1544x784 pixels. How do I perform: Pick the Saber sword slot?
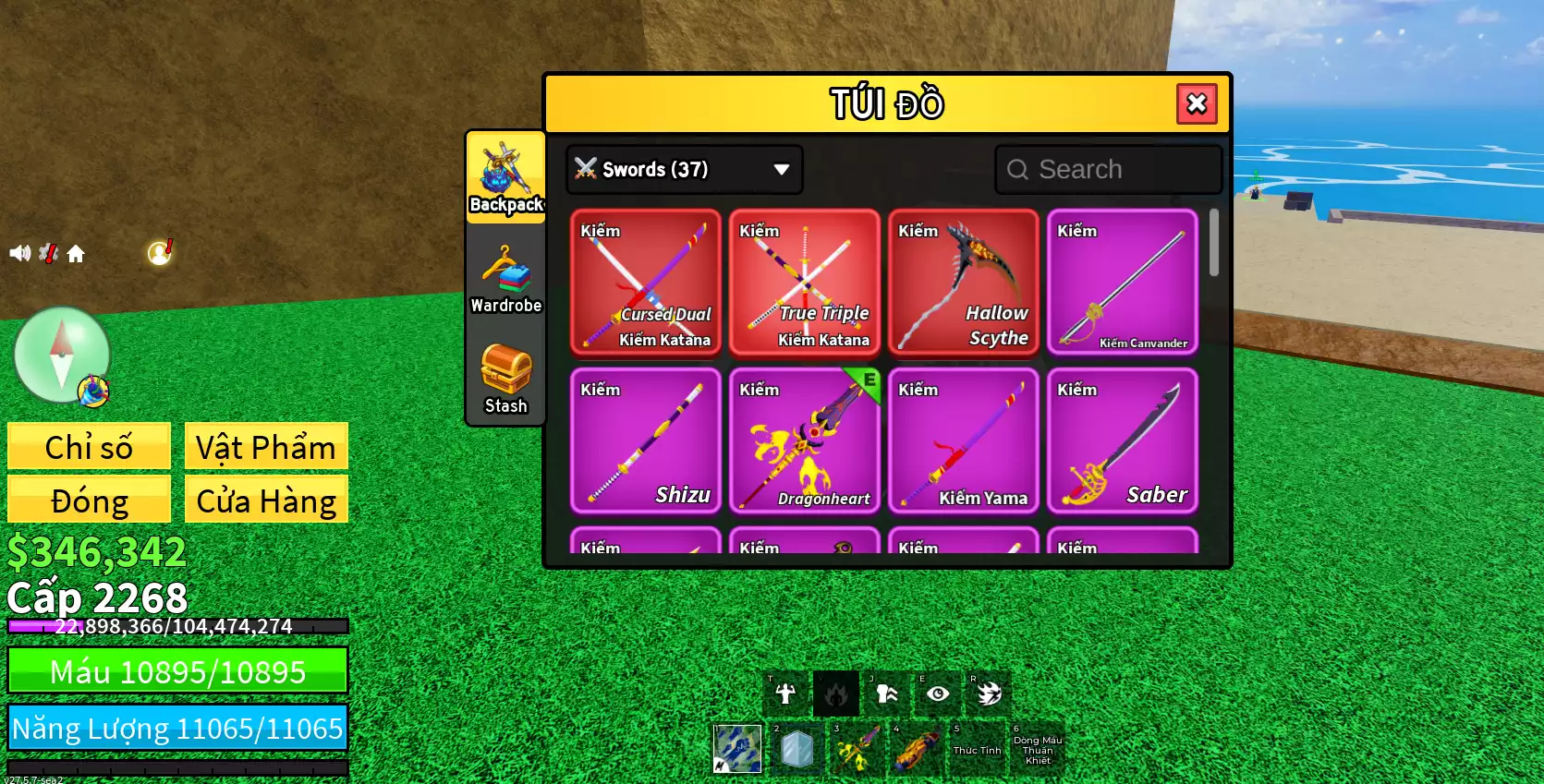[x=1123, y=441]
